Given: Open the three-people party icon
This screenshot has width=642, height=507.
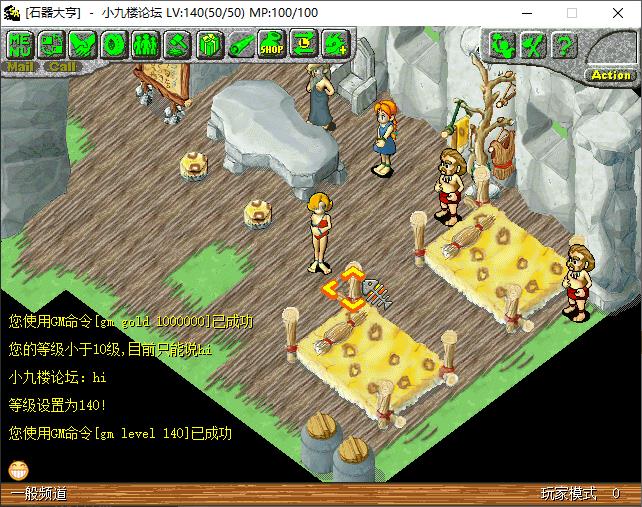Looking at the screenshot, I should click(x=146, y=44).
